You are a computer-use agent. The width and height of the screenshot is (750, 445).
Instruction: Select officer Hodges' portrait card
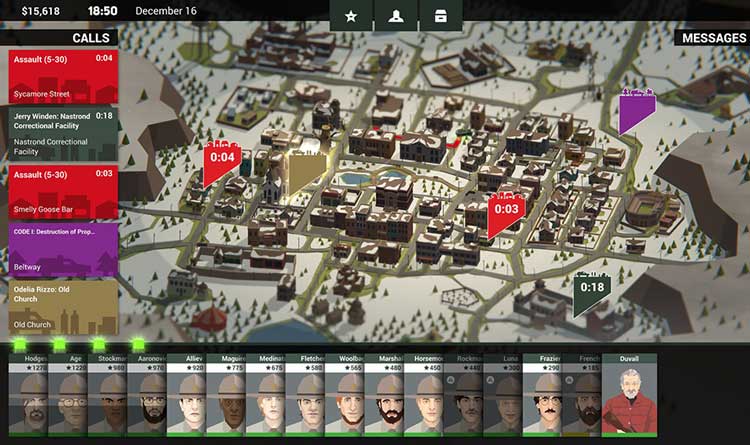pos(28,400)
